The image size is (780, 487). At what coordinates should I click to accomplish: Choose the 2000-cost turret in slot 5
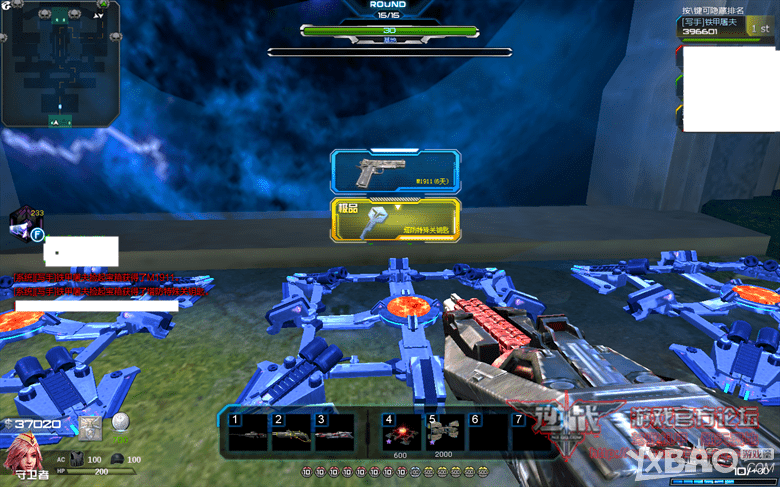[x=444, y=433]
